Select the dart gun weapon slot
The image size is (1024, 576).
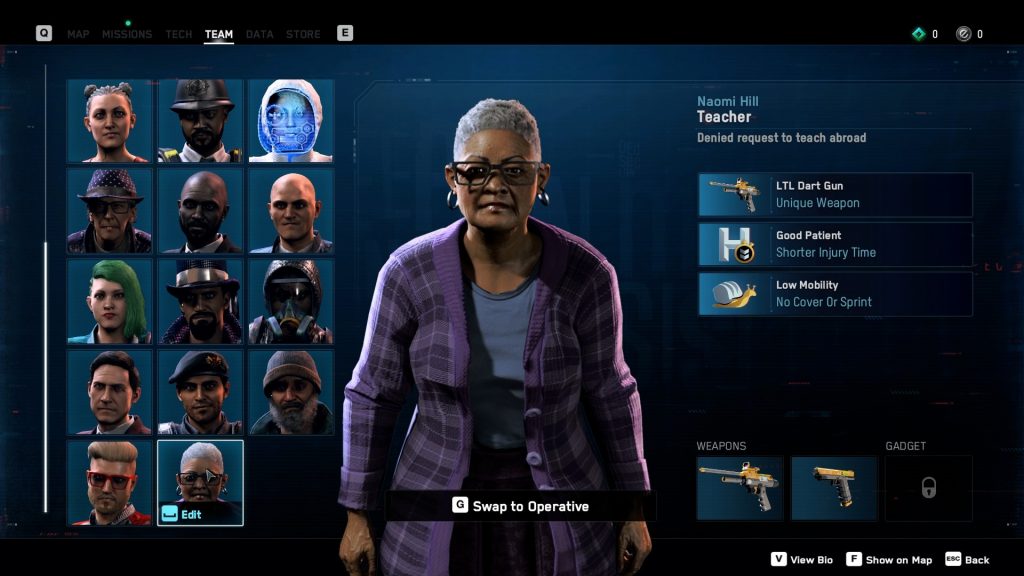point(740,488)
